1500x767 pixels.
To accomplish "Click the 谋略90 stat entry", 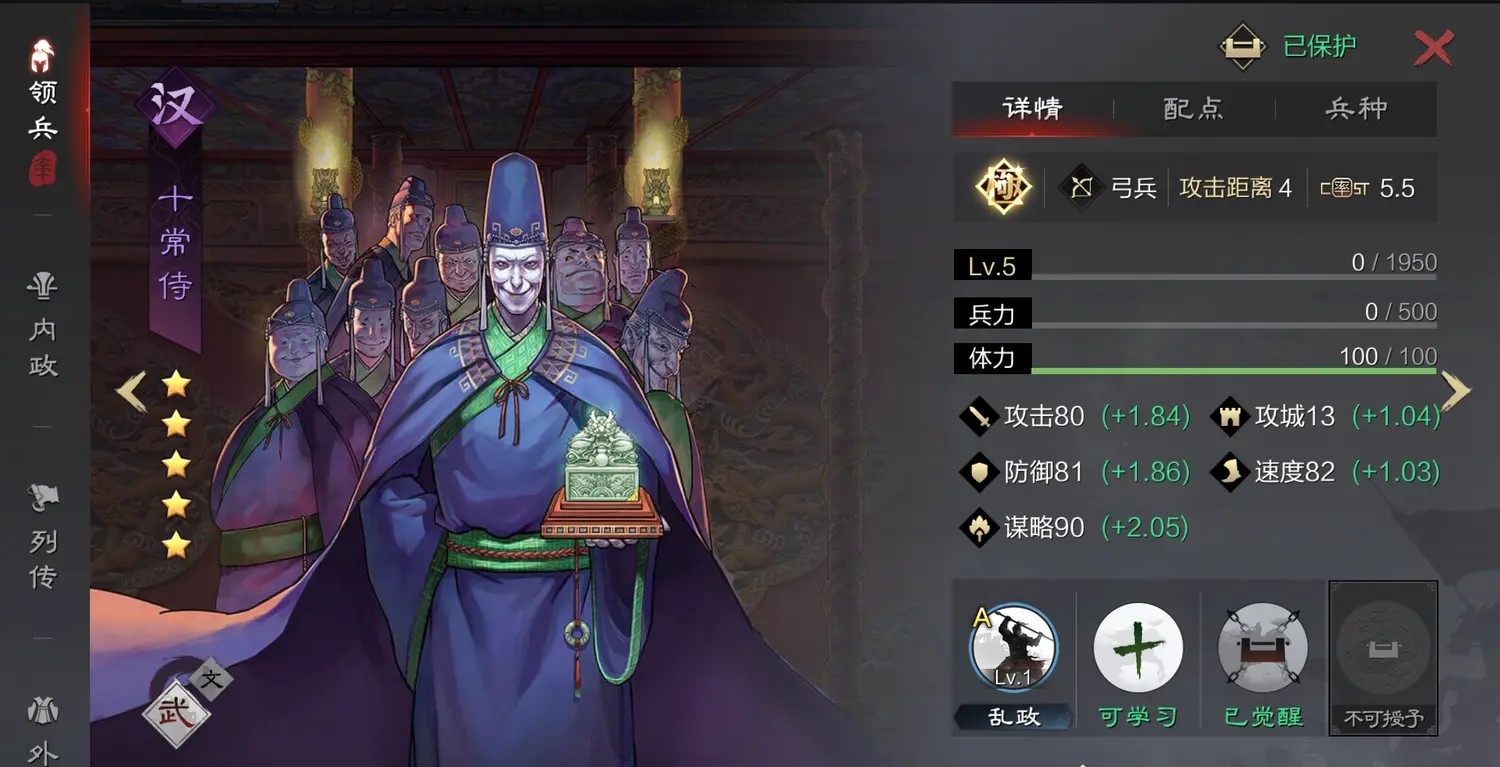I will (x=1044, y=527).
